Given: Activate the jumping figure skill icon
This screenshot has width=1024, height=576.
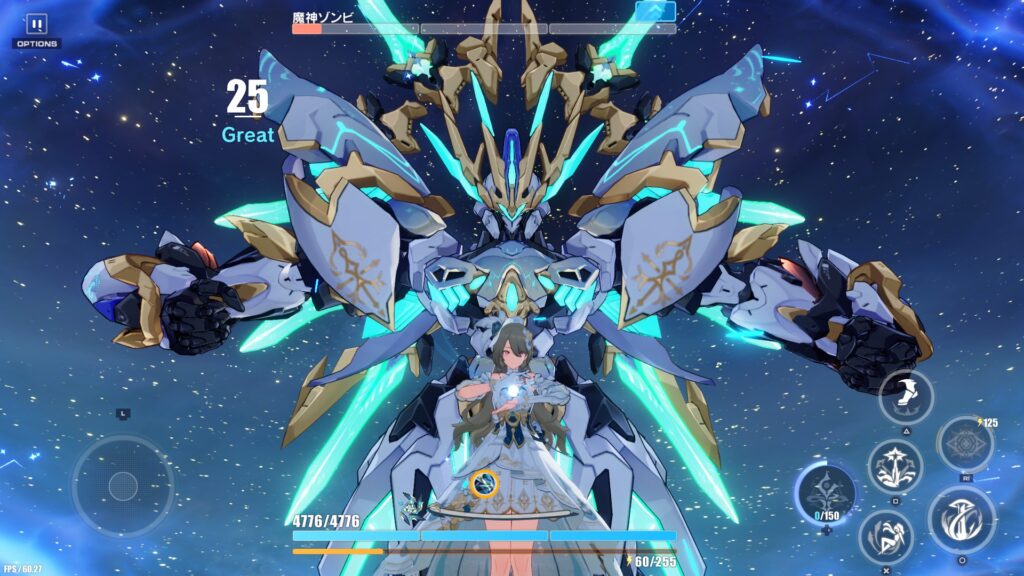Looking at the screenshot, I should (886, 536).
